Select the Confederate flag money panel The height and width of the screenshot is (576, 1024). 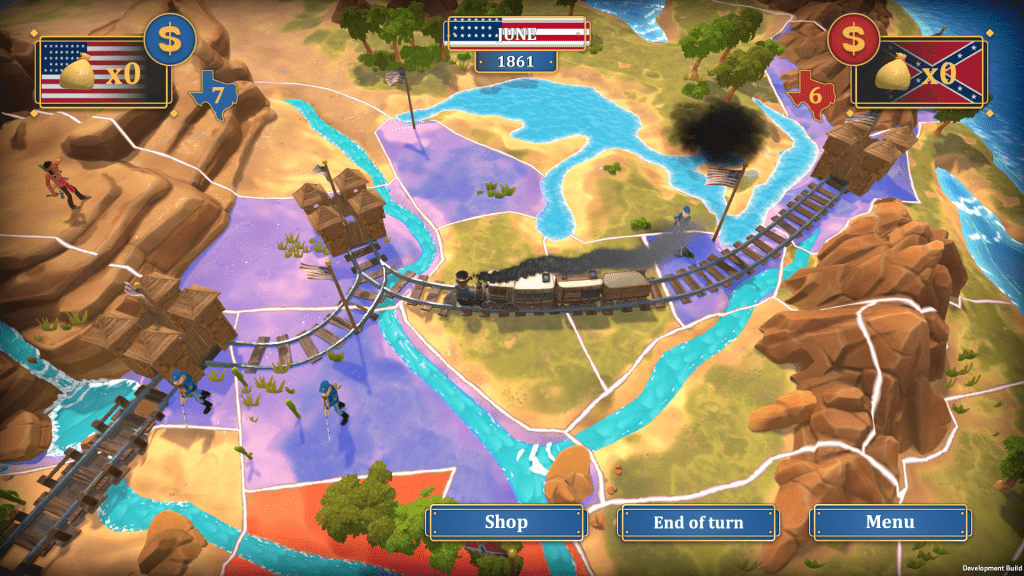[x=920, y=72]
